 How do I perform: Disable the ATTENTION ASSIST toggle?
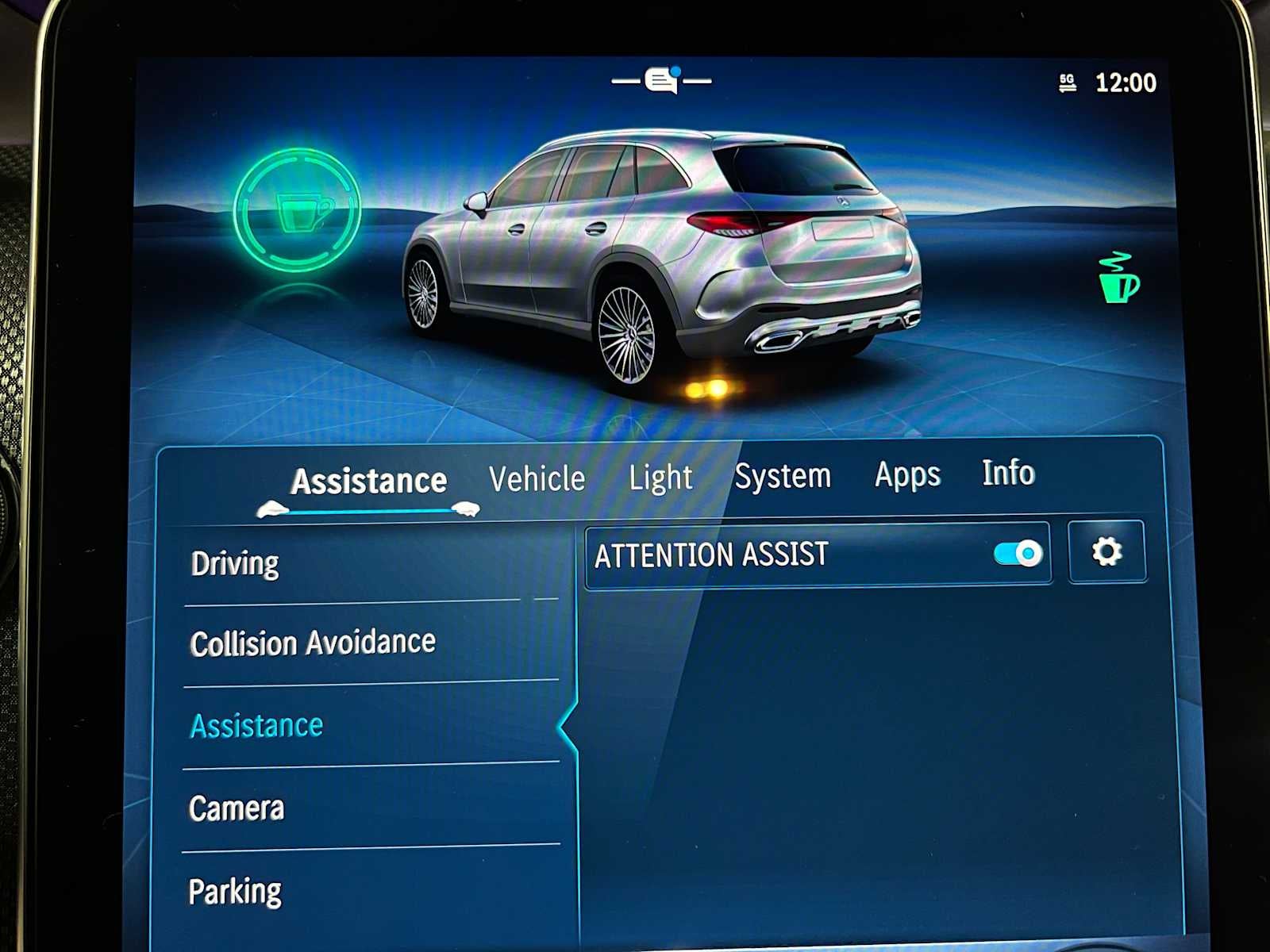click(1017, 553)
